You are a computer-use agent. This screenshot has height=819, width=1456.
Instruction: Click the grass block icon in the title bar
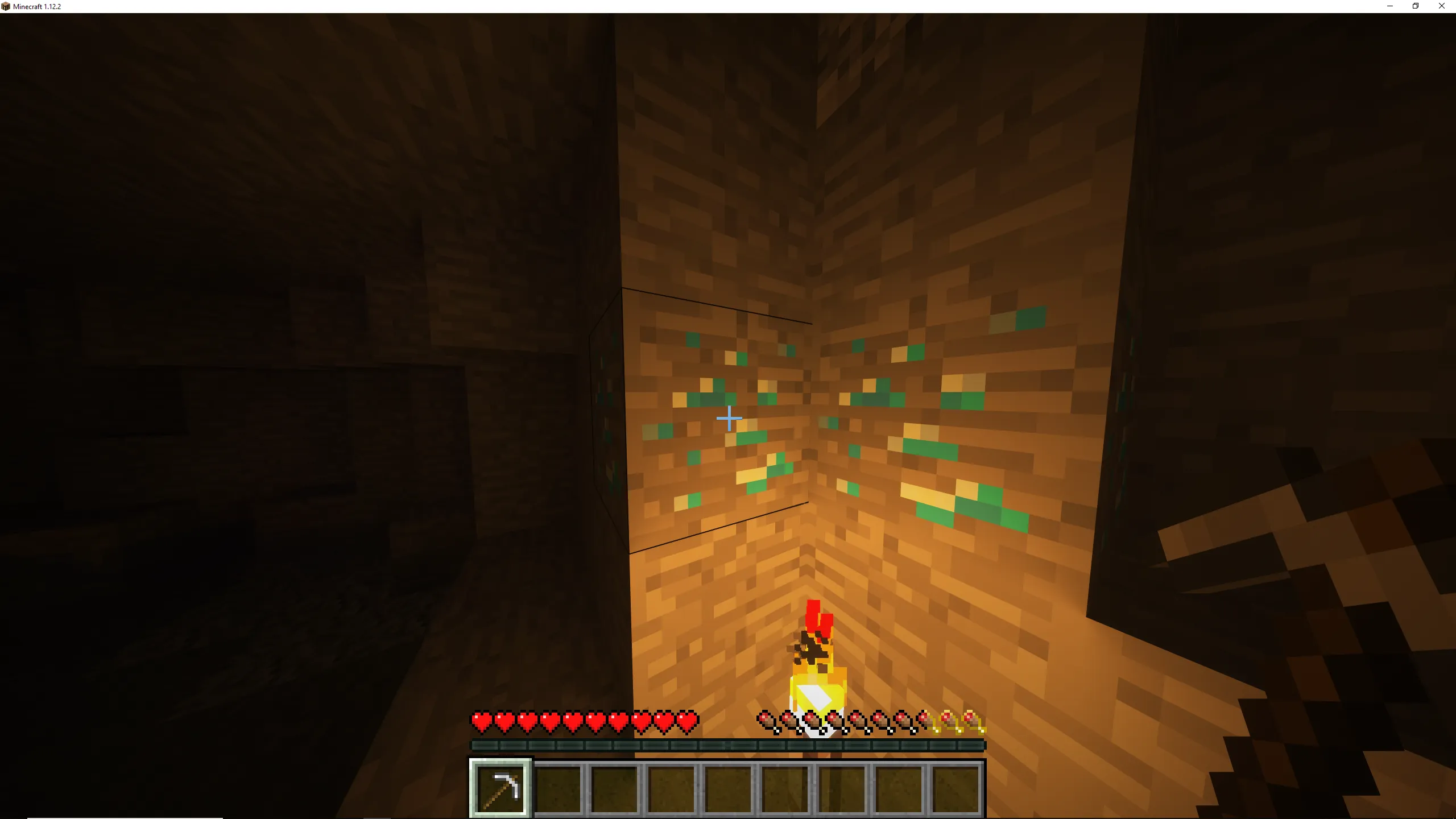(6, 6)
